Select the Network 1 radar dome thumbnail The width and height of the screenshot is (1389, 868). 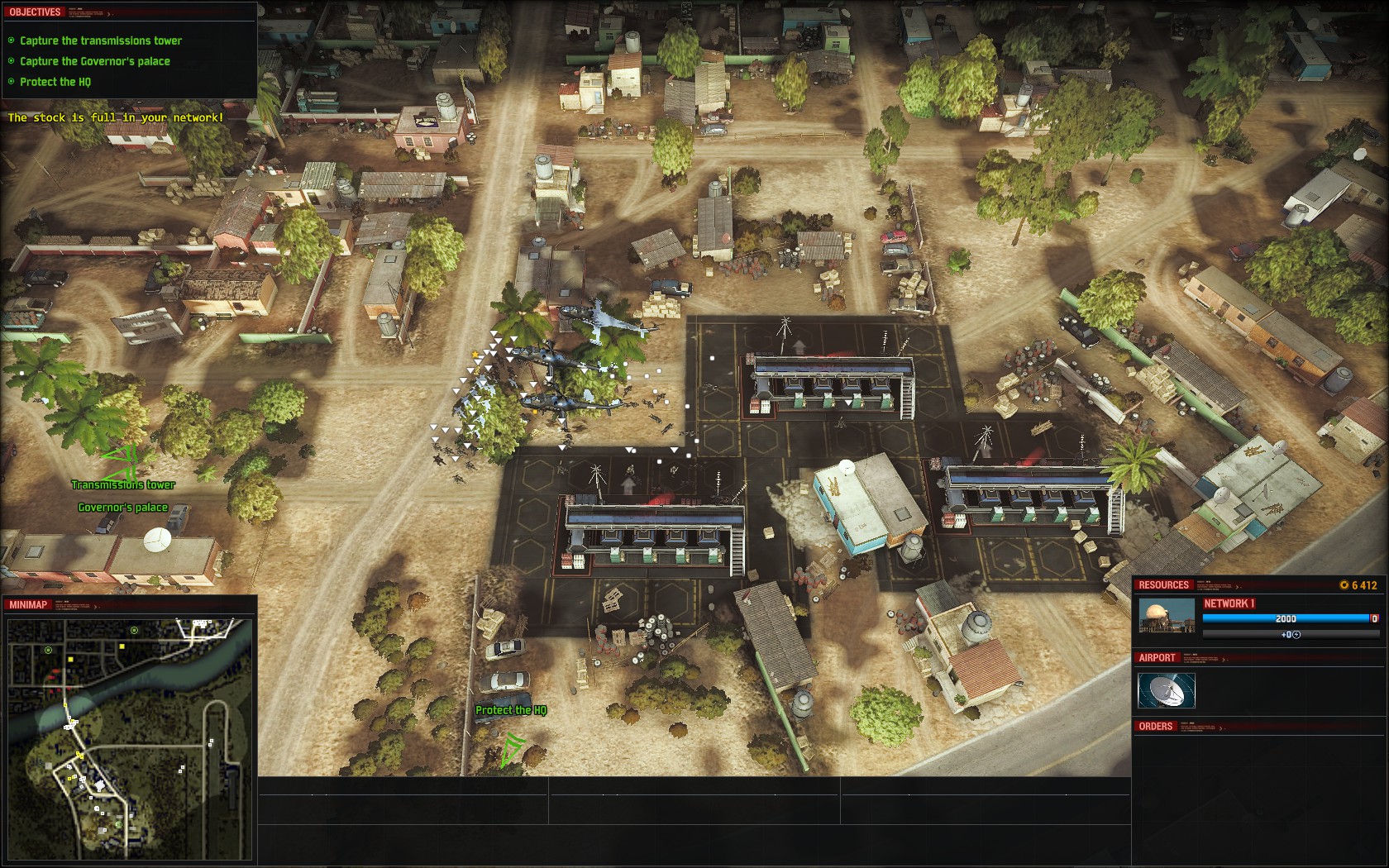[x=1167, y=617]
